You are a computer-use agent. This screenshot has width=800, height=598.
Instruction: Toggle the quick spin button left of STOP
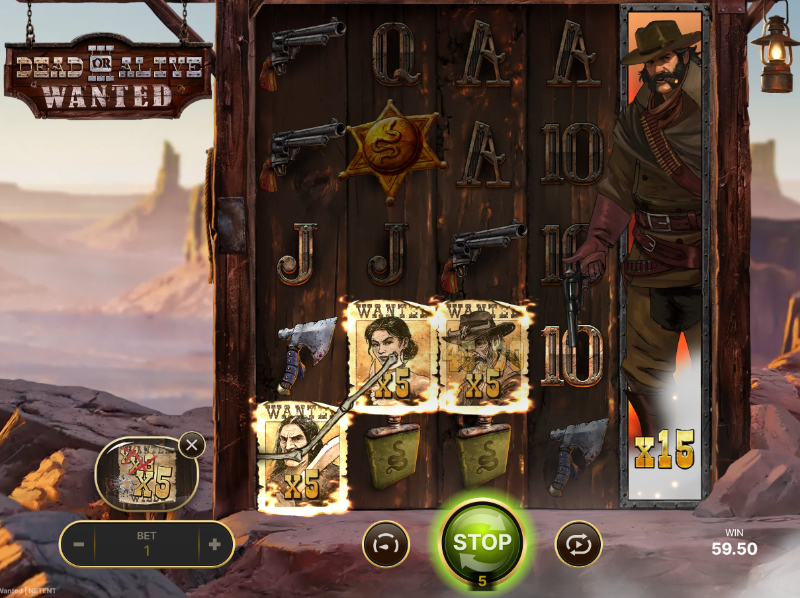(x=385, y=545)
